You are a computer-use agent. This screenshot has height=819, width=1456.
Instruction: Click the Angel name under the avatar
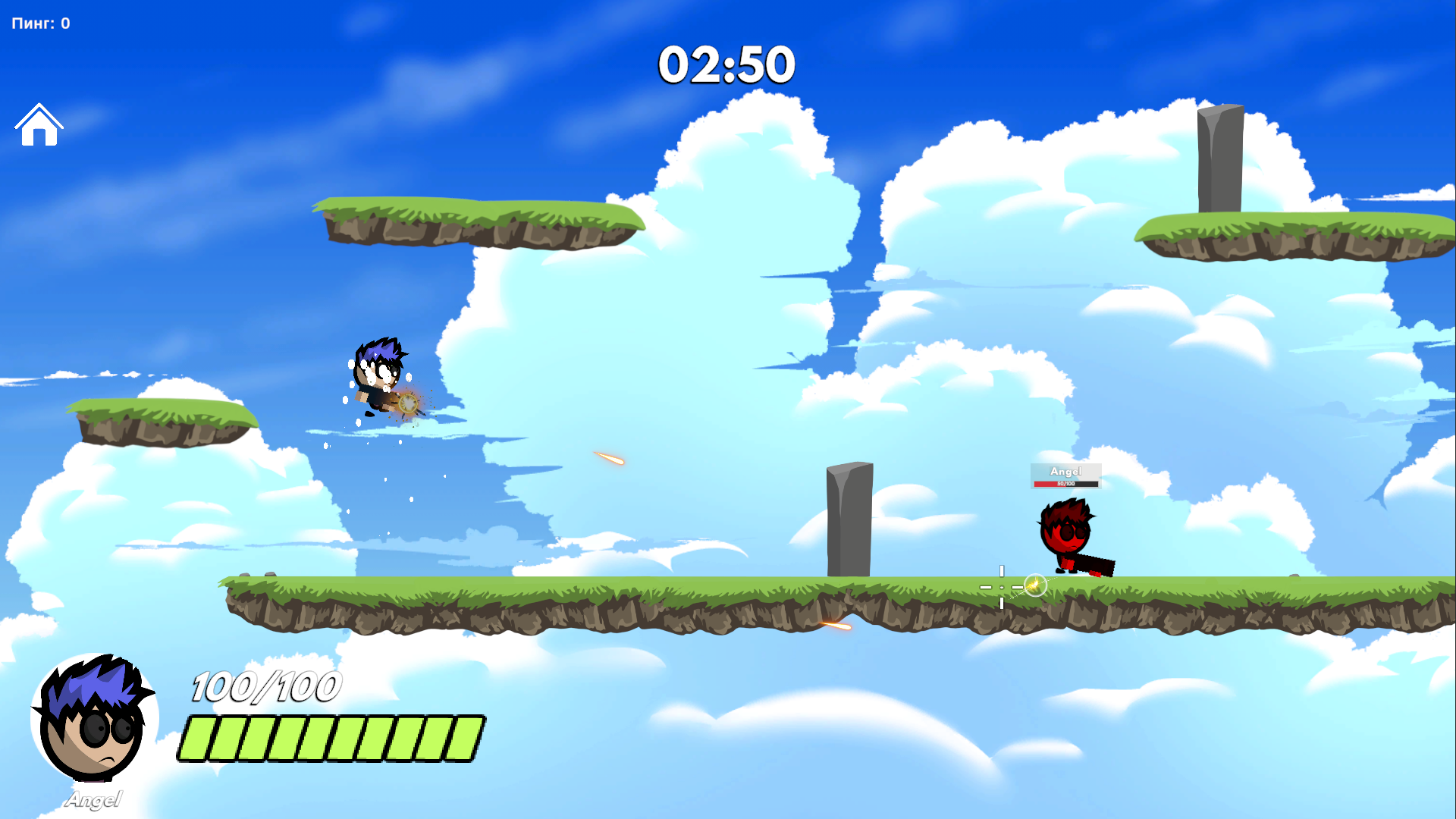(x=94, y=799)
